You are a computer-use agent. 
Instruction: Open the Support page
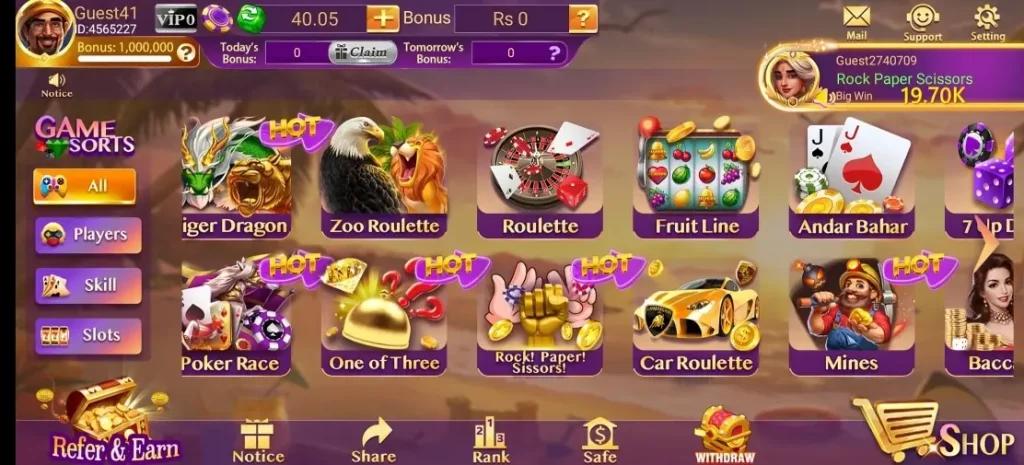922,21
